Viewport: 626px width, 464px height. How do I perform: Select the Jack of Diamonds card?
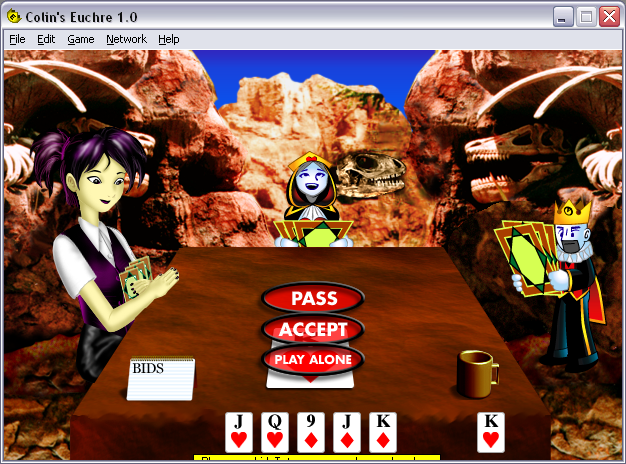pos(347,432)
